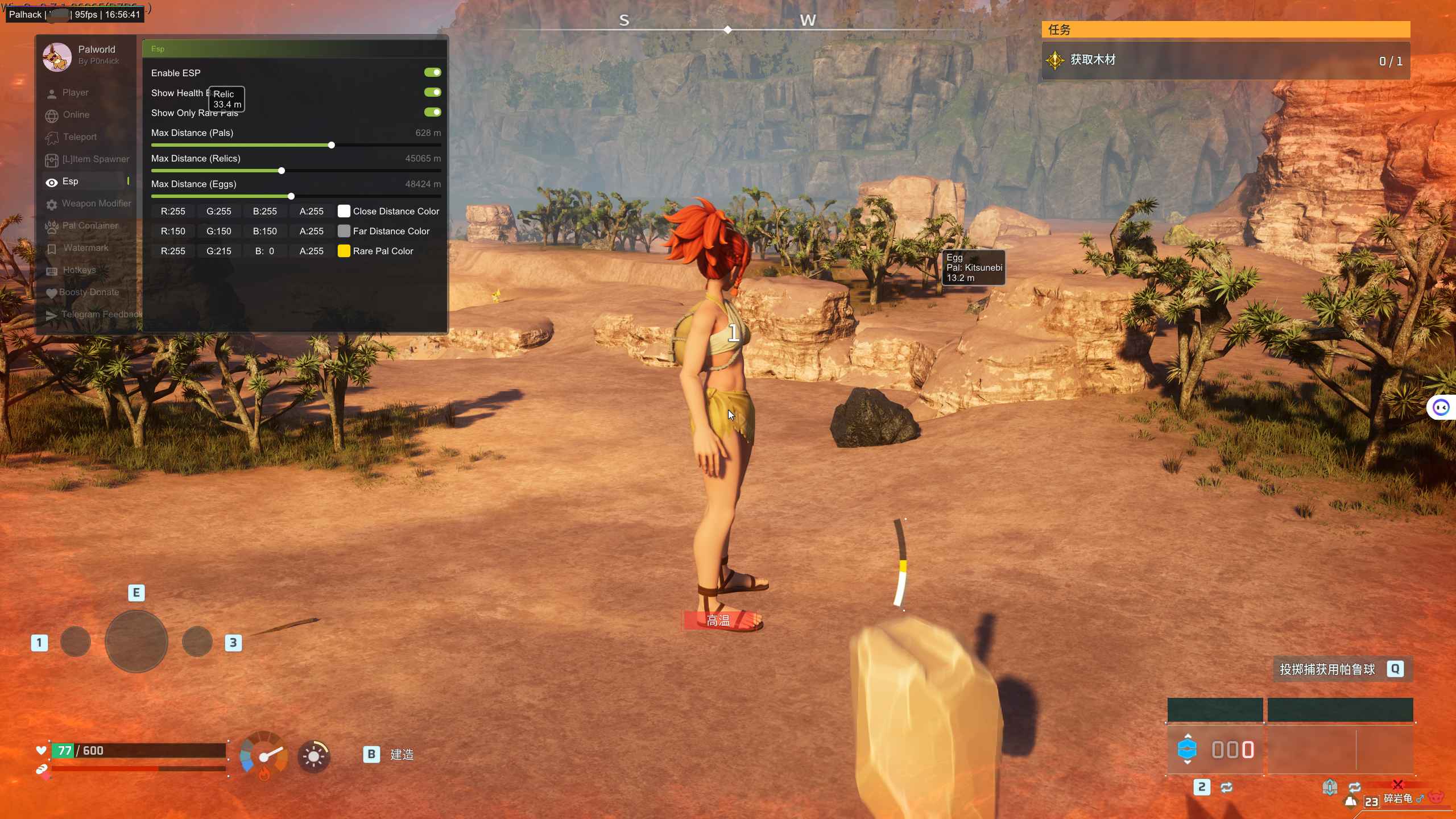Pick the Close Distance Color swatch
Viewport: 1456px width, 819px height.
[344, 212]
